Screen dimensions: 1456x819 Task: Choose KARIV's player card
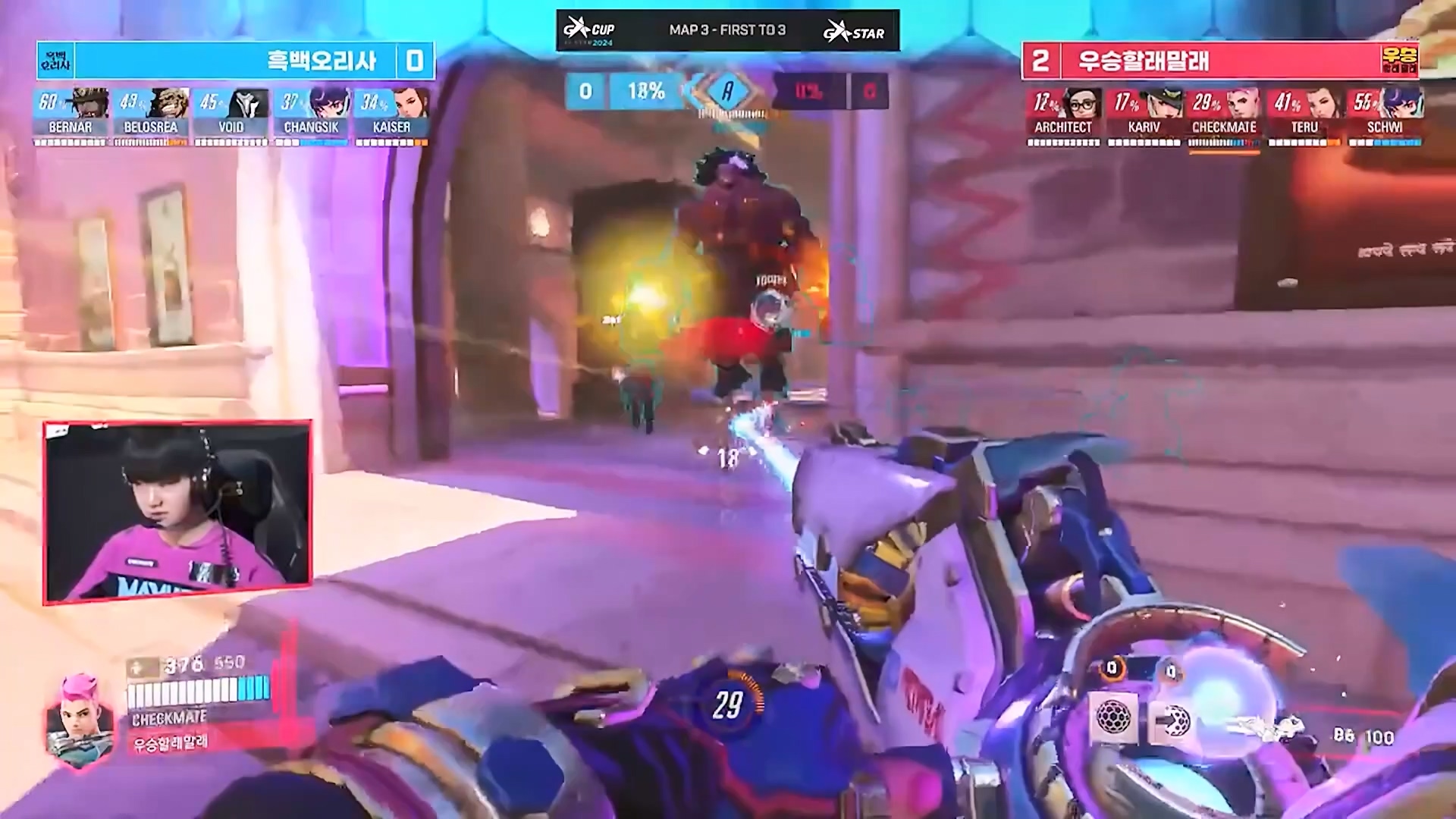click(1144, 115)
